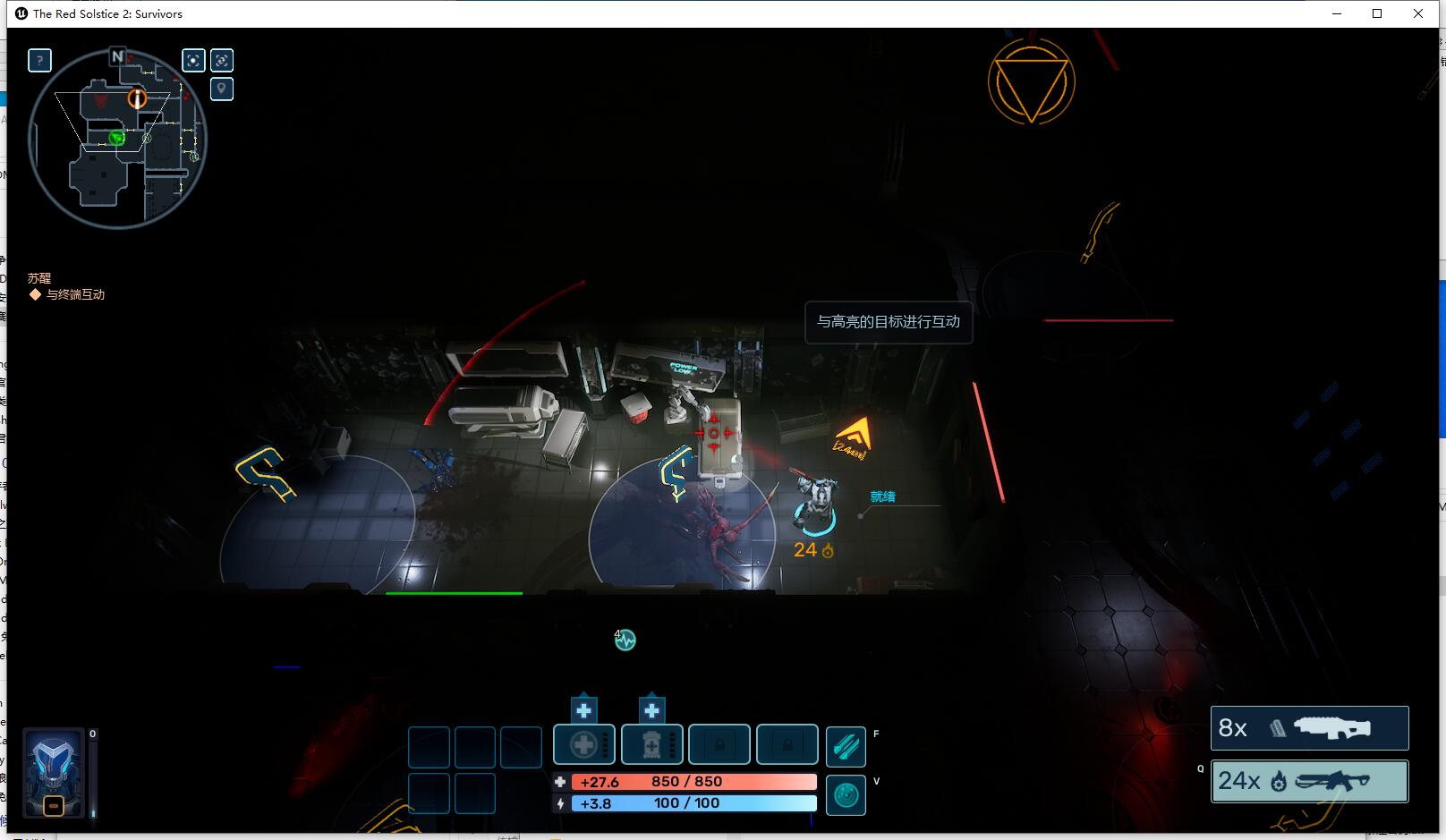Click the plus button above the medical cross ability
Image resolution: width=1446 pixels, height=840 pixels.
point(583,710)
